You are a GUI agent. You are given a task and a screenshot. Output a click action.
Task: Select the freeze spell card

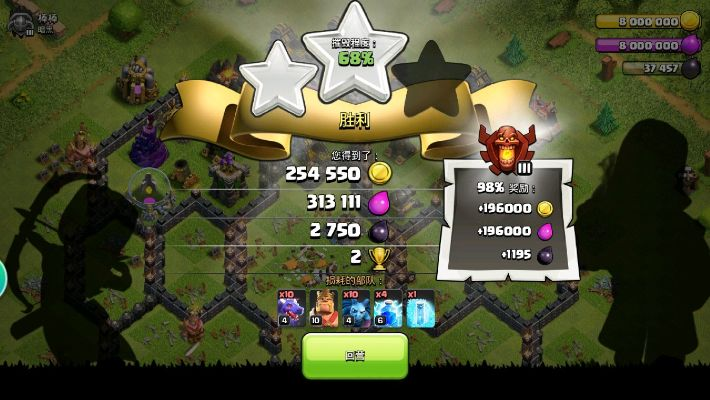(420, 309)
